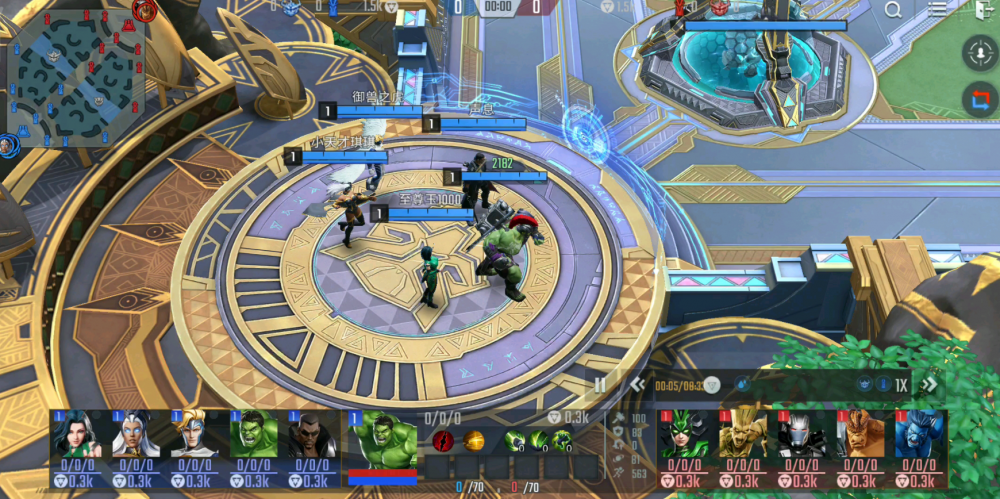This screenshot has height=499, width=1000.
Task: Select the blond winged hero portrait
Action: click(194, 434)
